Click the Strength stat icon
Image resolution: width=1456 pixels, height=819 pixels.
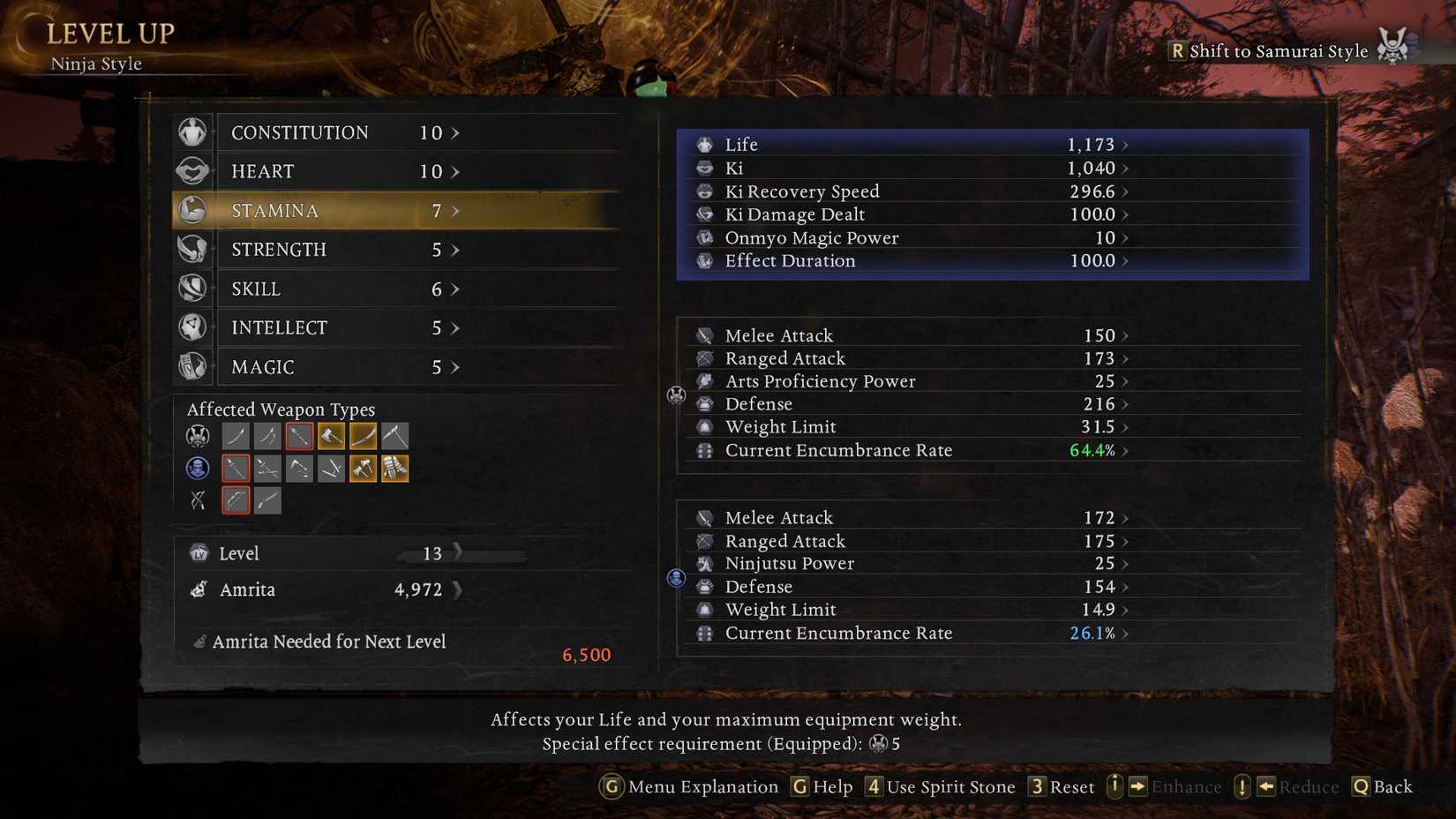pyautogui.click(x=193, y=249)
